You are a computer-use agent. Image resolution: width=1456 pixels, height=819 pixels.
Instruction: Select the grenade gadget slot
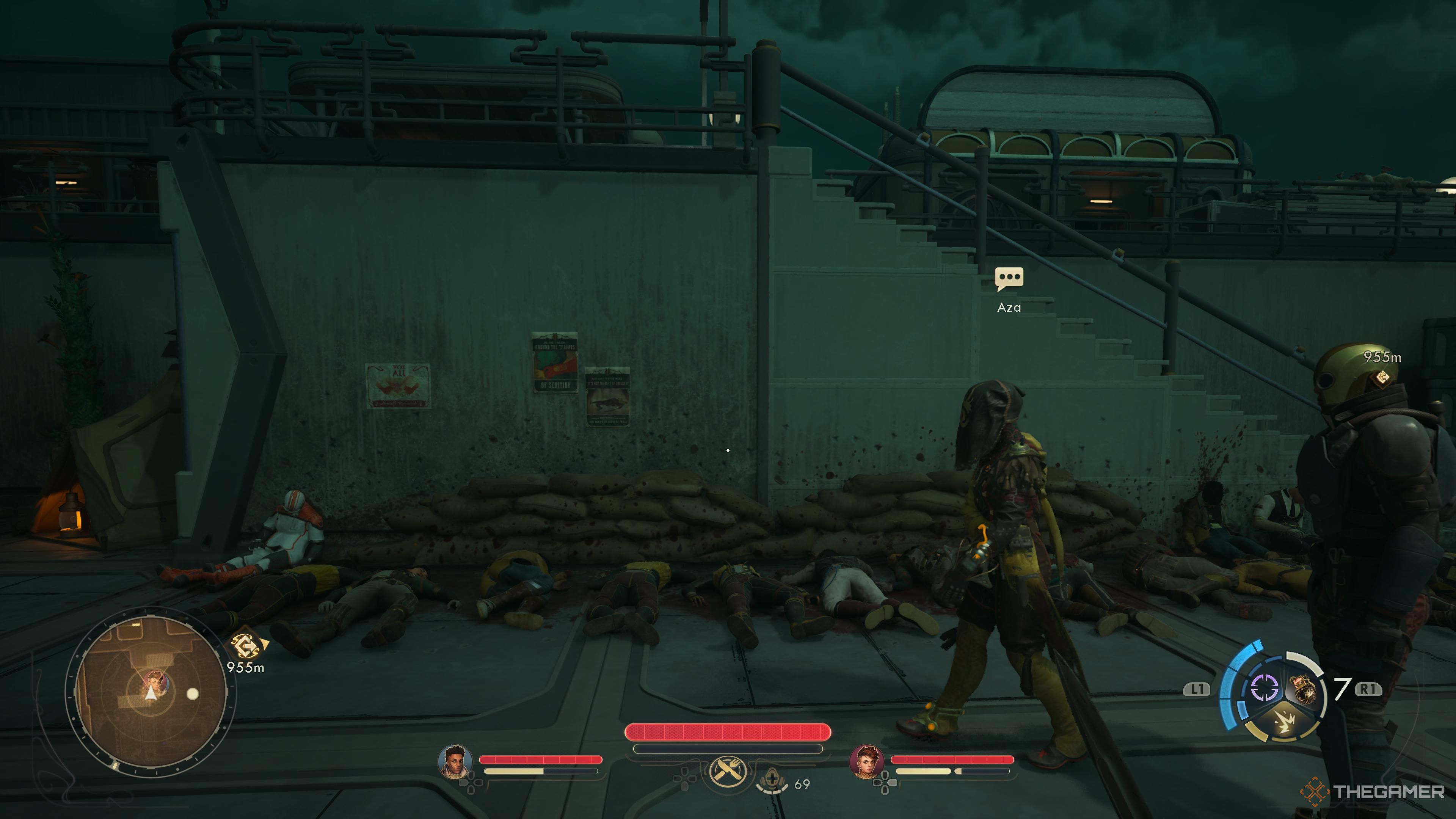point(1302,691)
